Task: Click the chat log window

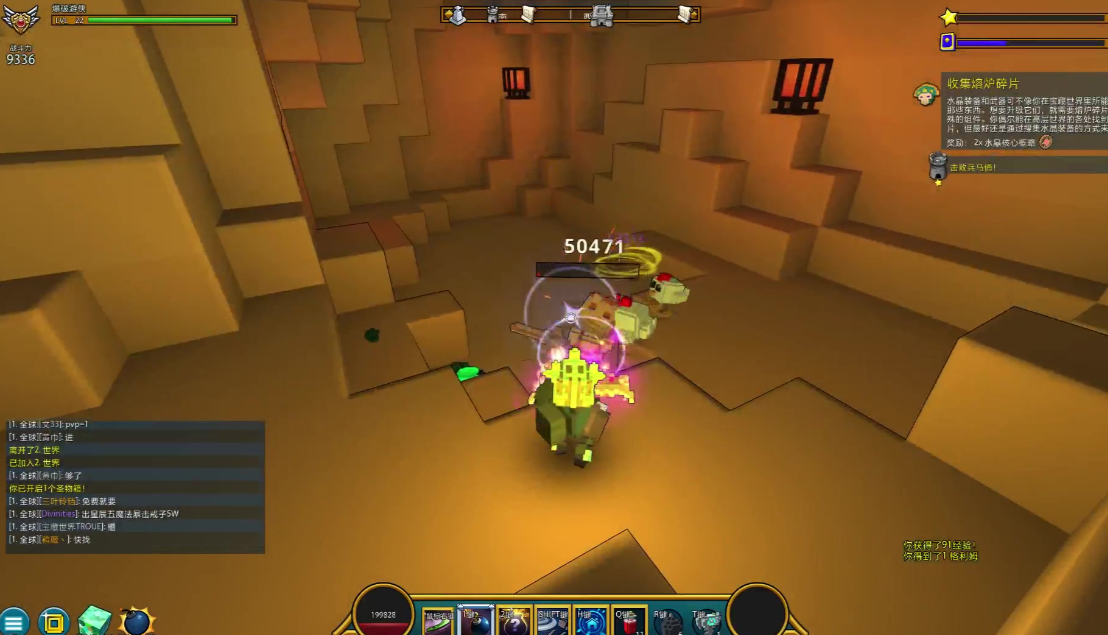Action: [136, 486]
